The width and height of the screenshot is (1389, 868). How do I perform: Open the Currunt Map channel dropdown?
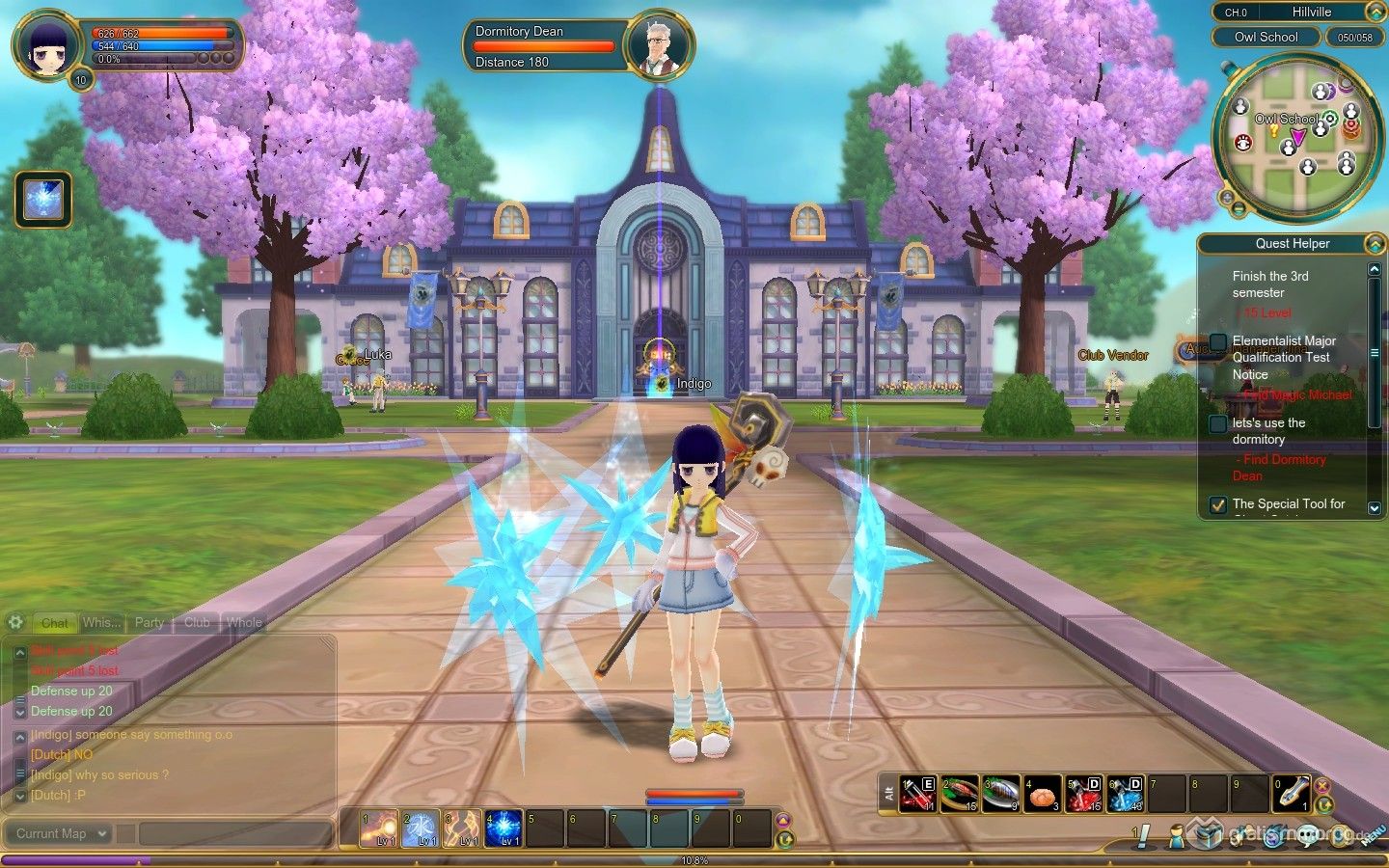coord(62,833)
